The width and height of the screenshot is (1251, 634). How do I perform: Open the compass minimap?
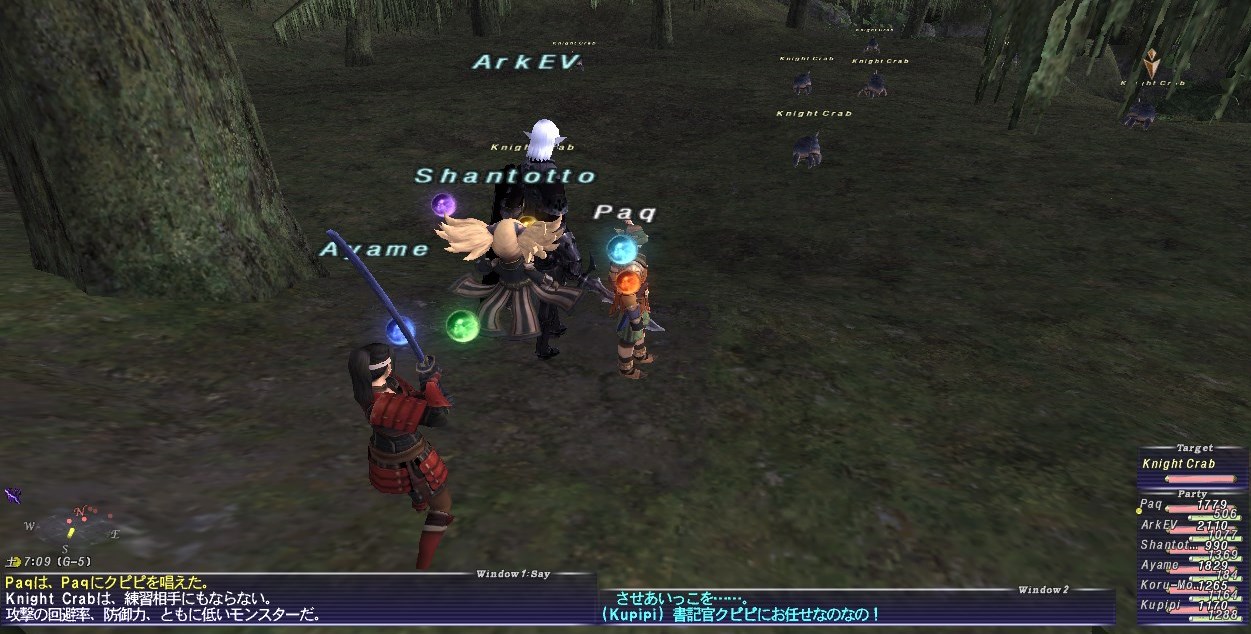(74, 530)
